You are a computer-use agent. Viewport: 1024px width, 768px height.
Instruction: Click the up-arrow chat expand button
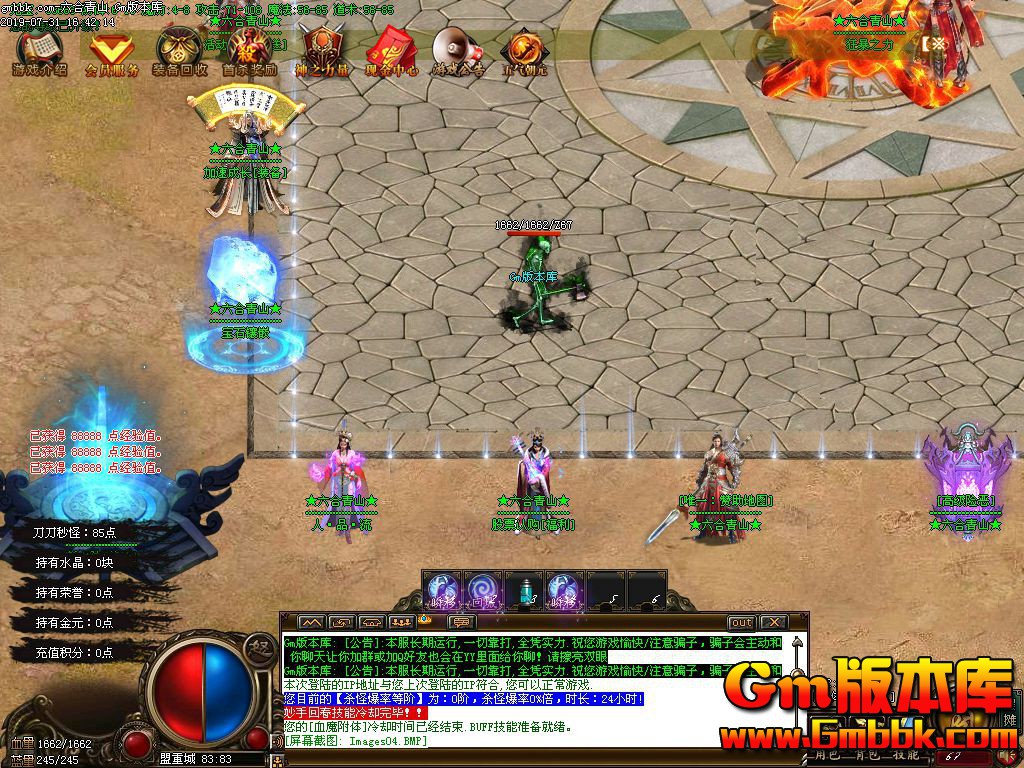[311, 622]
